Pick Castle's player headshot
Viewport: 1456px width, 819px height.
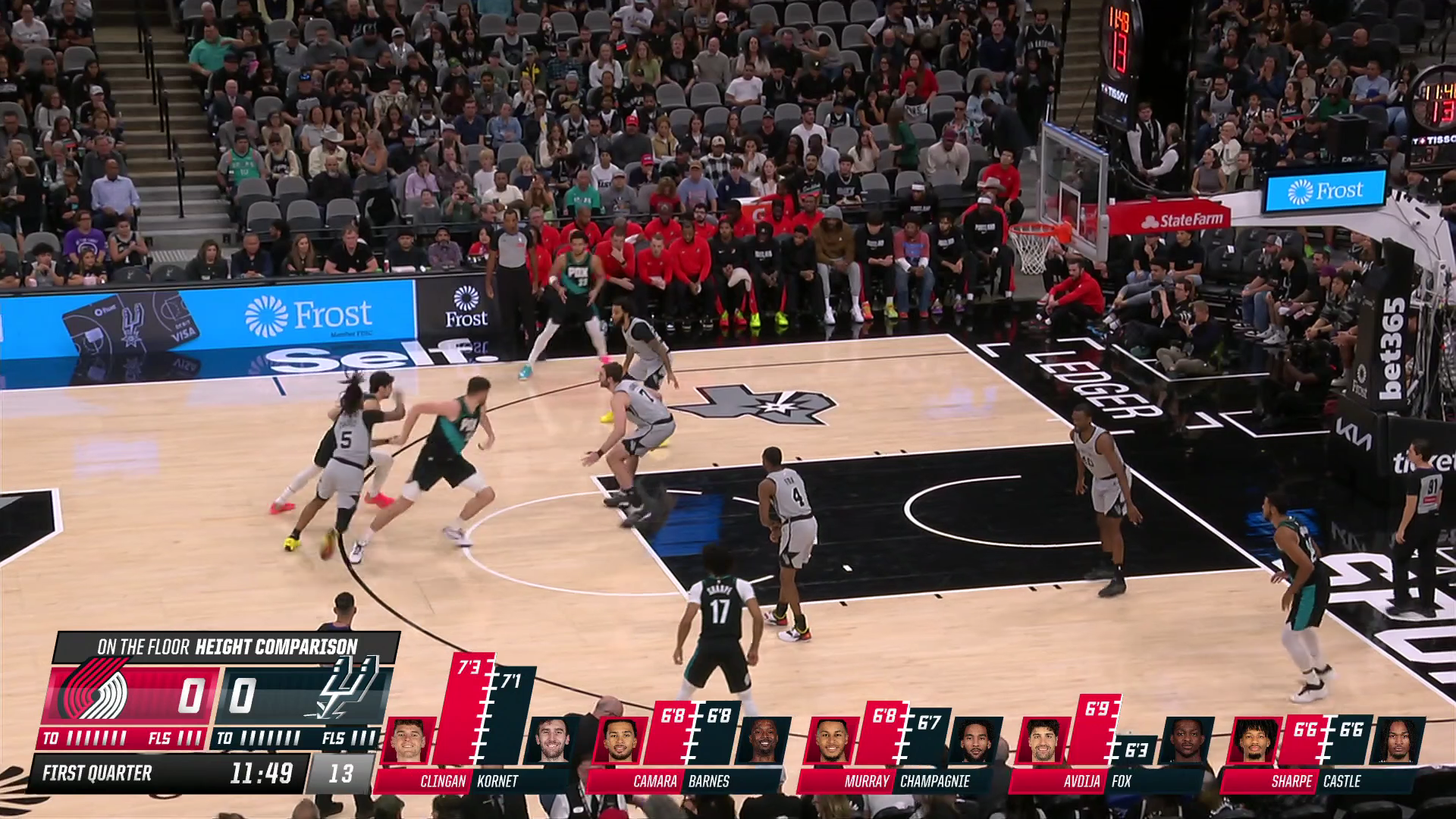click(1399, 741)
